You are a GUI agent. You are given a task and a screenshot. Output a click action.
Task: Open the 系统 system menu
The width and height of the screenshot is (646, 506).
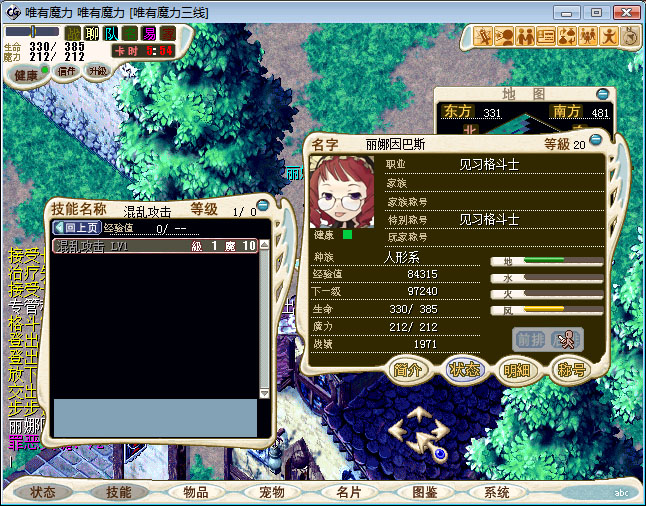coord(497,492)
